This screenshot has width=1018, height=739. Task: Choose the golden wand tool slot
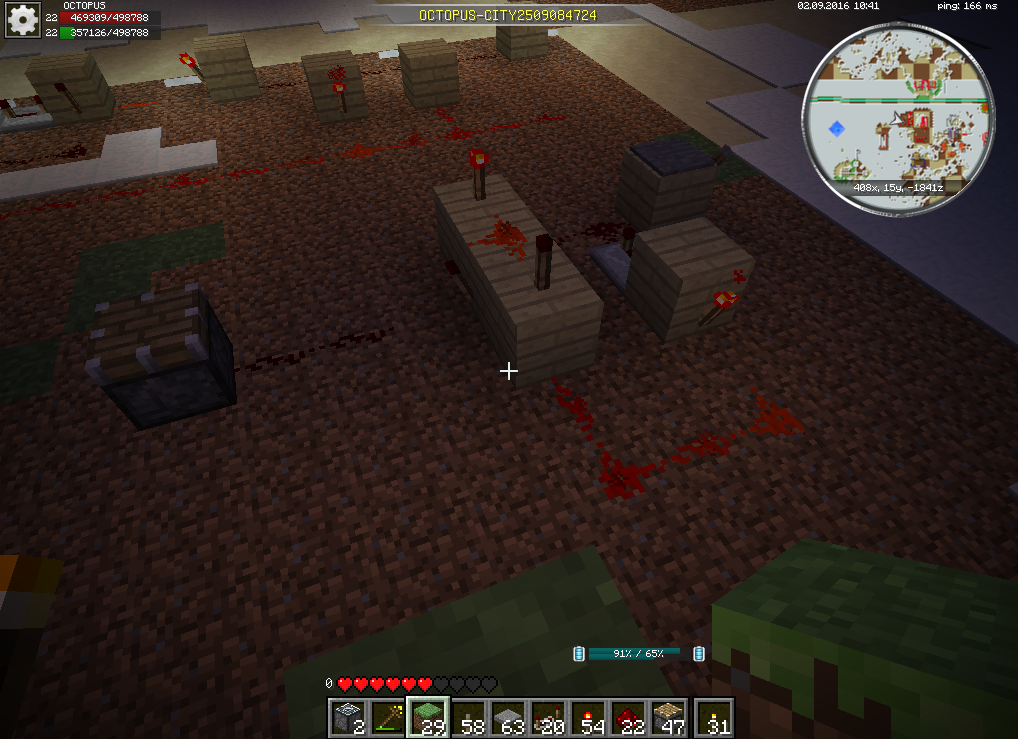pos(387,718)
